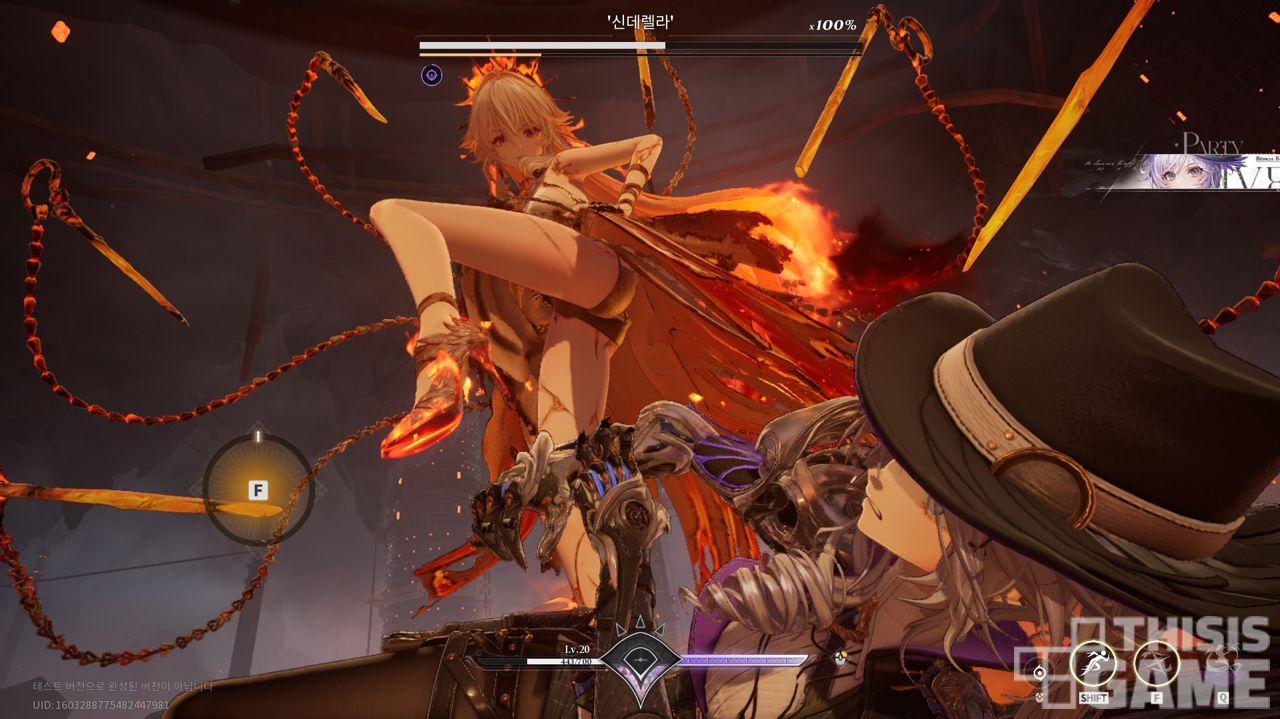The width and height of the screenshot is (1280, 719).
Task: Use the crossed-blades attack skill
Action: click(1157, 663)
